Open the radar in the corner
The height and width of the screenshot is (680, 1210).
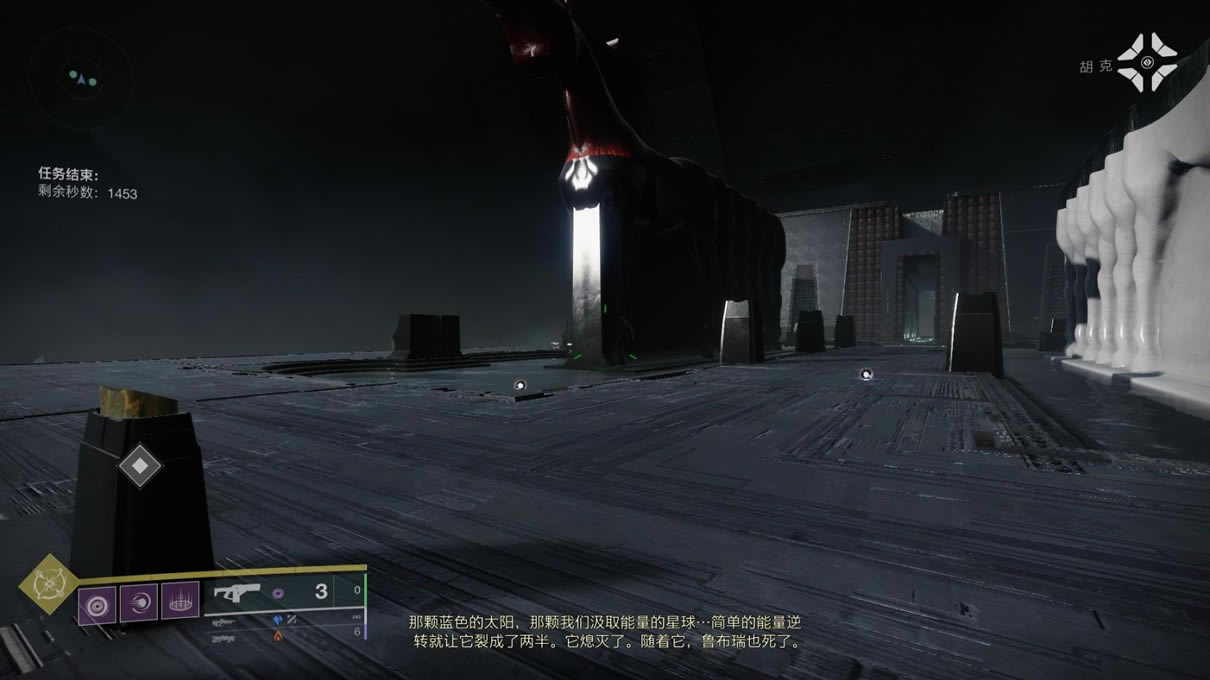tap(81, 76)
